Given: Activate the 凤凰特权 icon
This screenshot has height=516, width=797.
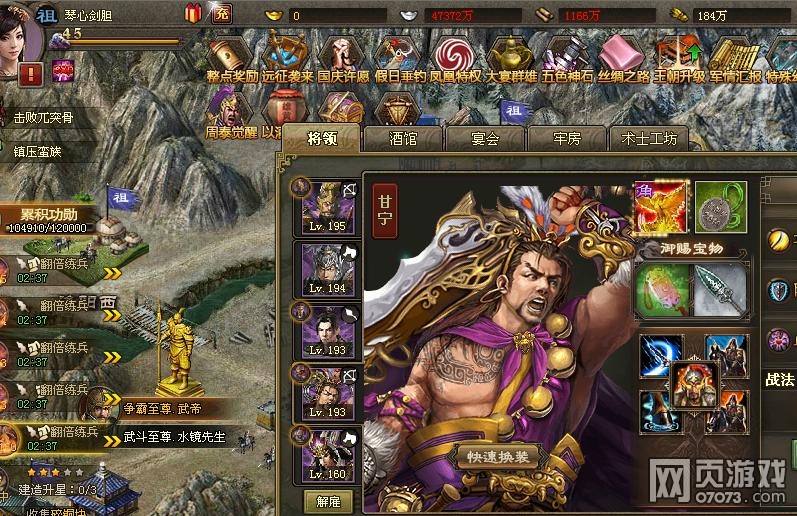Looking at the screenshot, I should pos(455,56).
